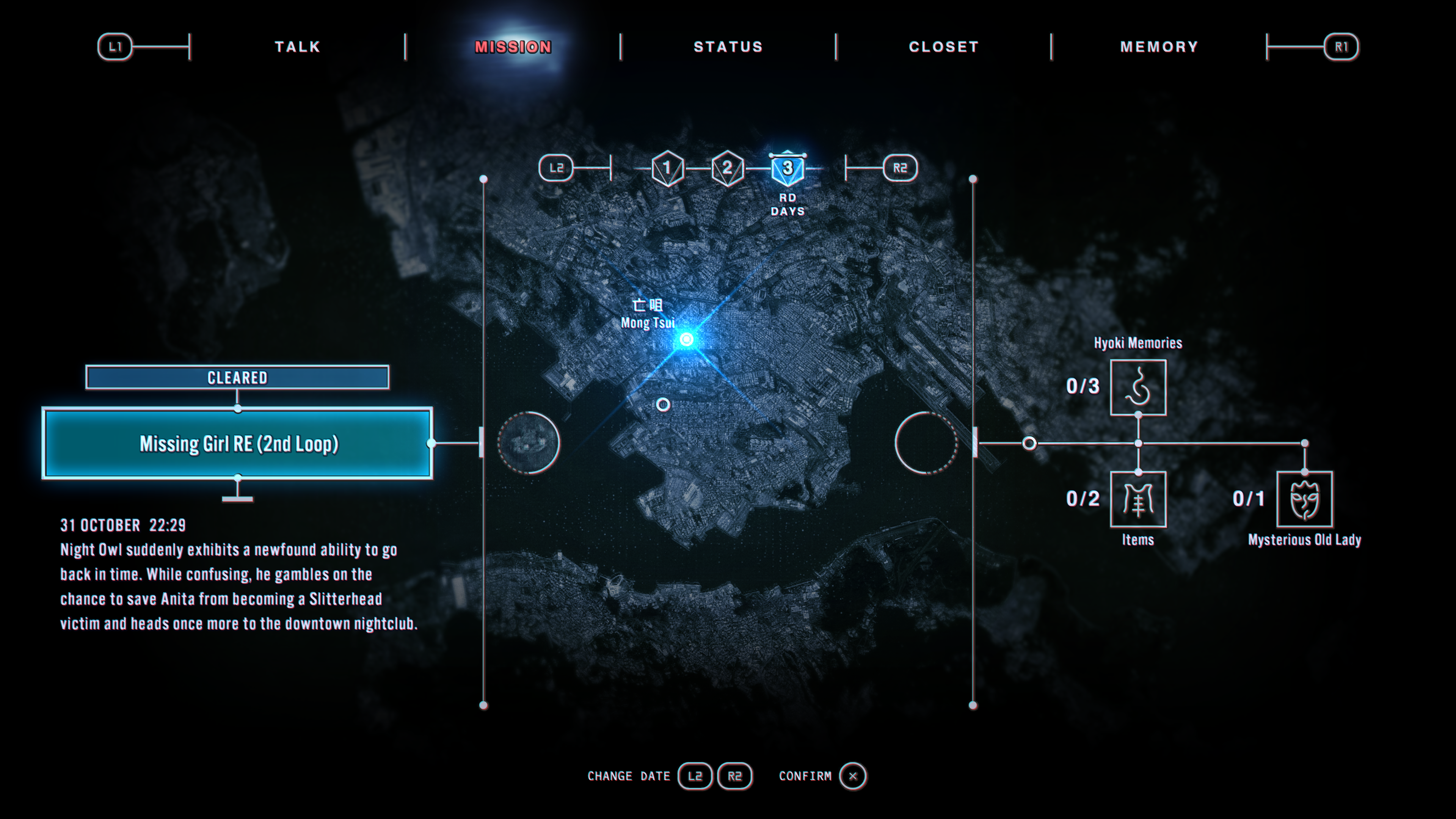1456x819 pixels.
Task: Select the Mysterious Old Lady mask icon
Action: (1304, 499)
